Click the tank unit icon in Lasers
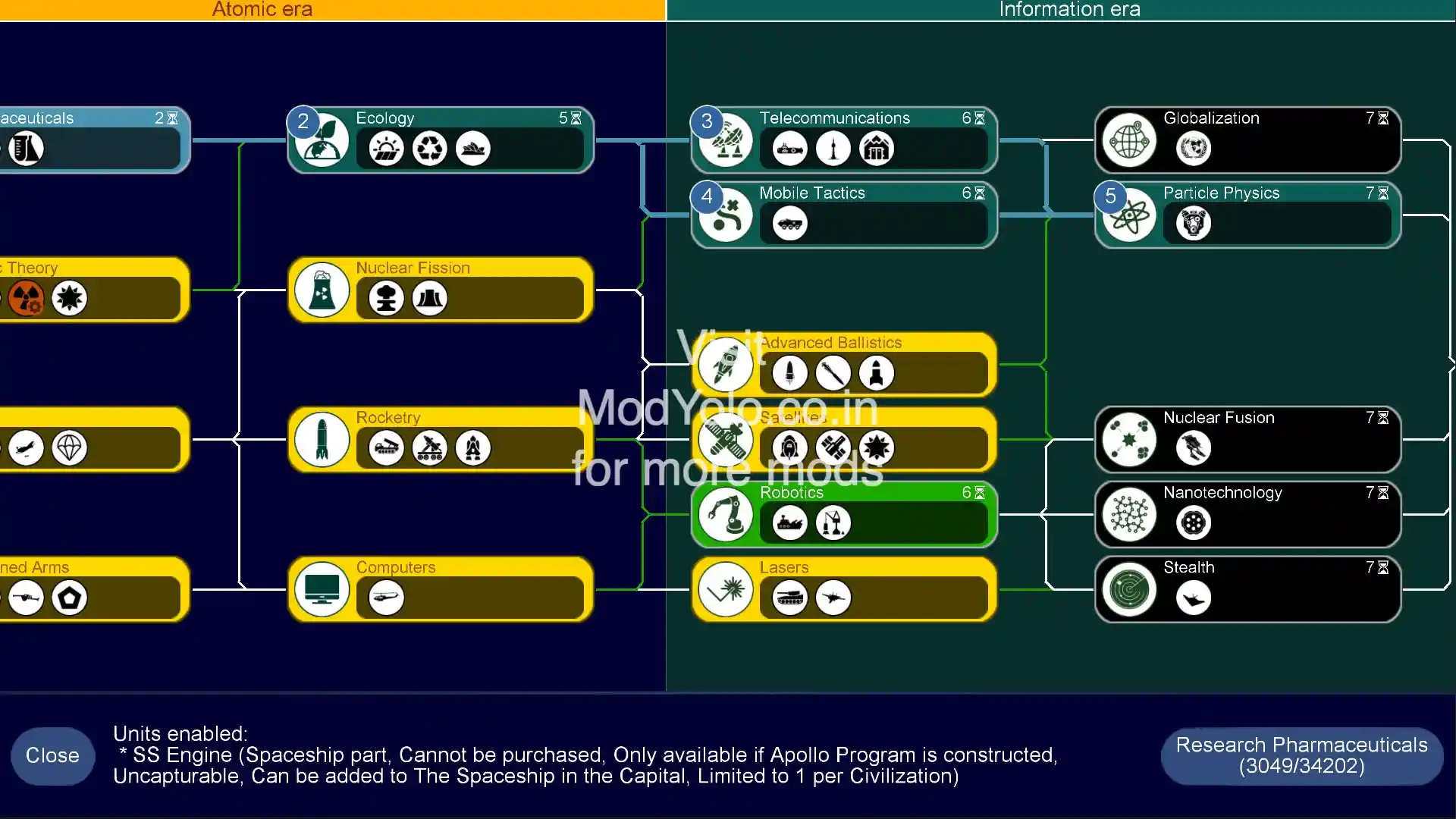Screen dimensions: 1456x819 click(789, 598)
